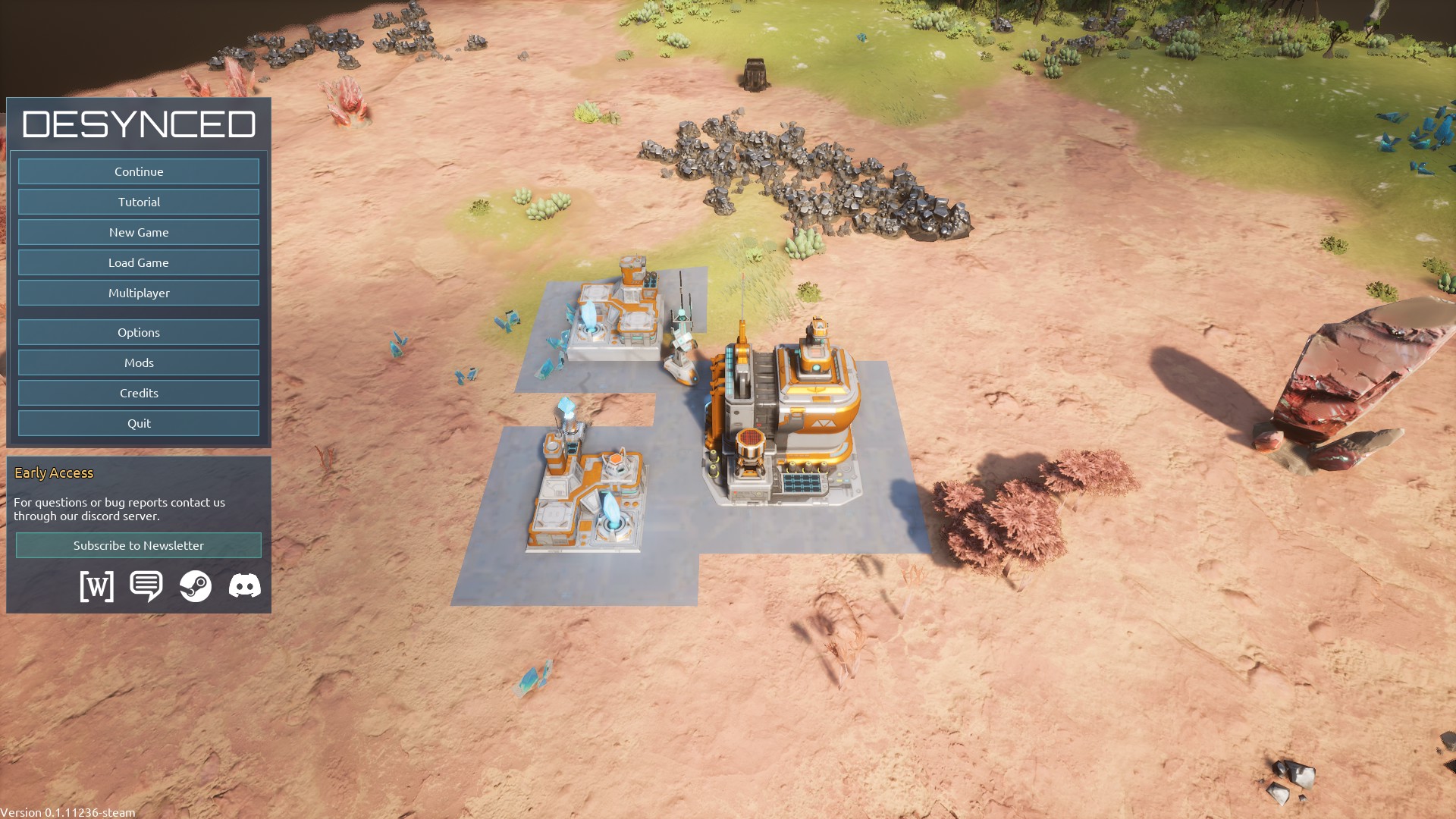1456x819 pixels.
Task: Visit the Steam page icon
Action: click(x=196, y=586)
